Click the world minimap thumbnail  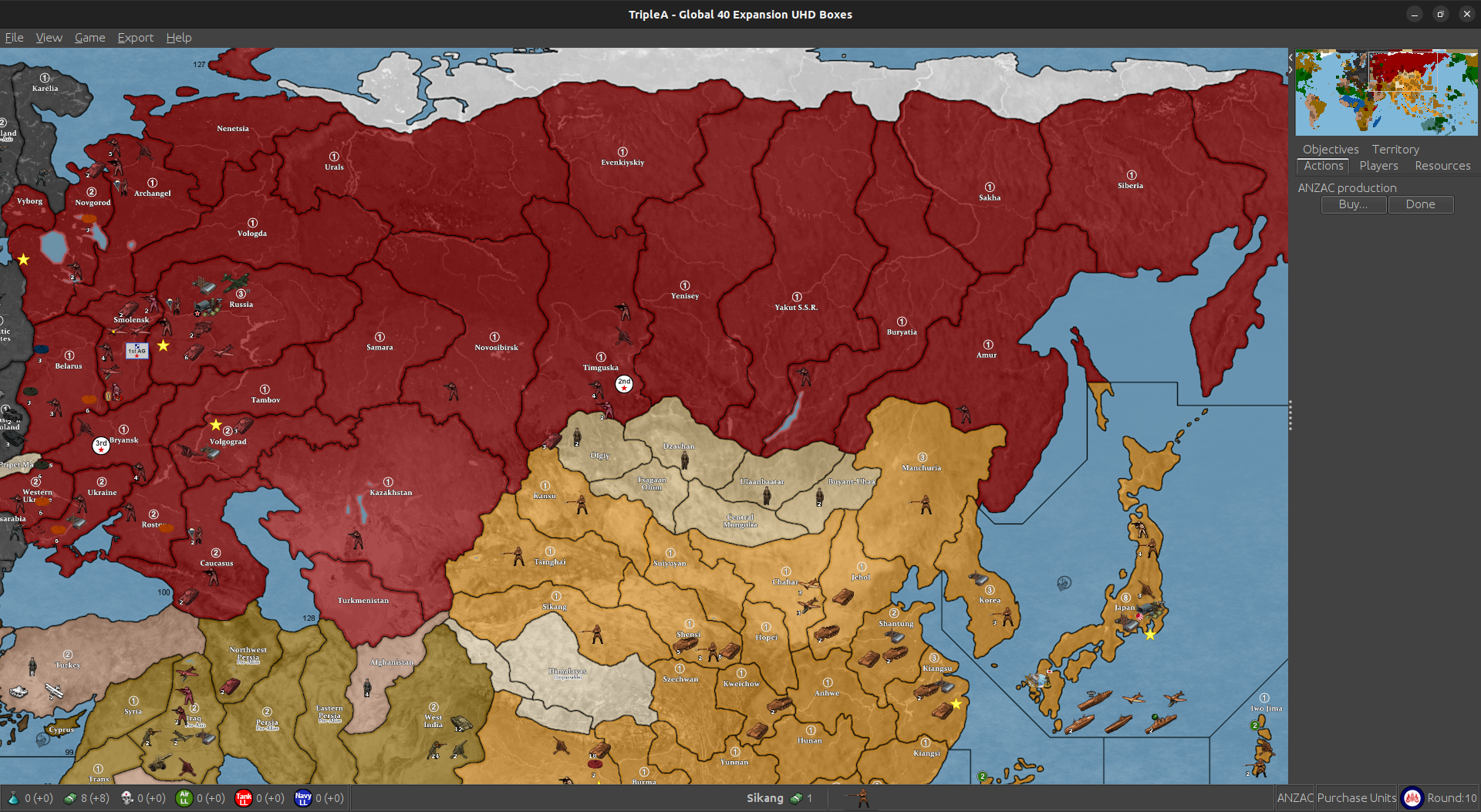[1386, 93]
